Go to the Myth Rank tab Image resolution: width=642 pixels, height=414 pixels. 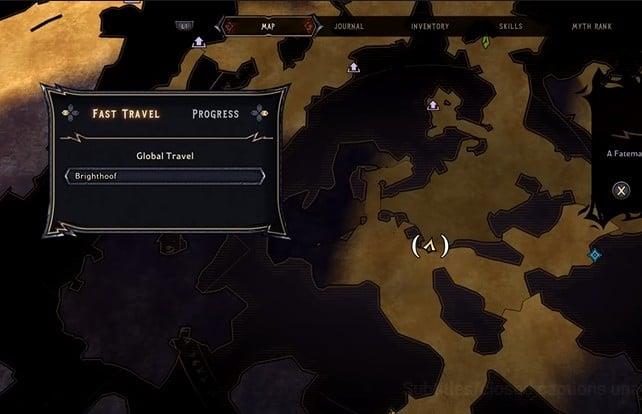coord(590,26)
